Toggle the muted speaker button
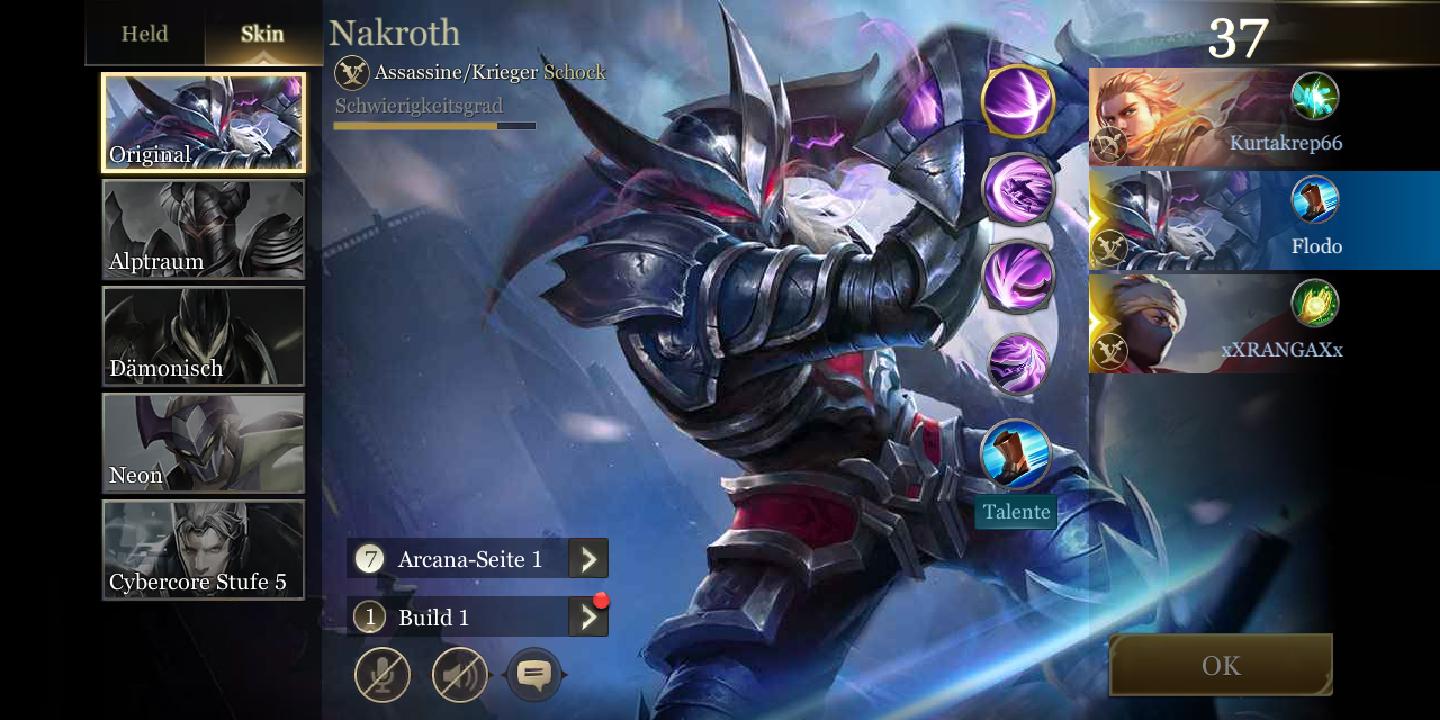1440x720 pixels. [459, 675]
